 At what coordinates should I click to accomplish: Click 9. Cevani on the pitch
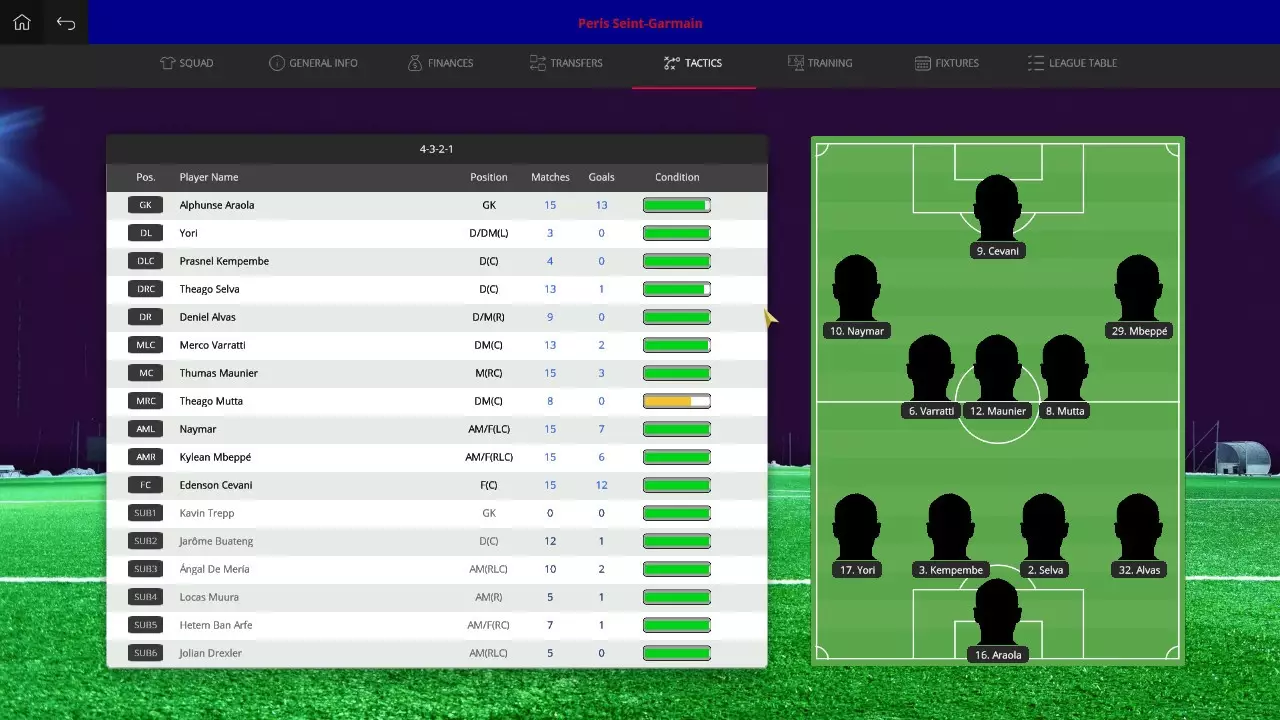pos(997,210)
